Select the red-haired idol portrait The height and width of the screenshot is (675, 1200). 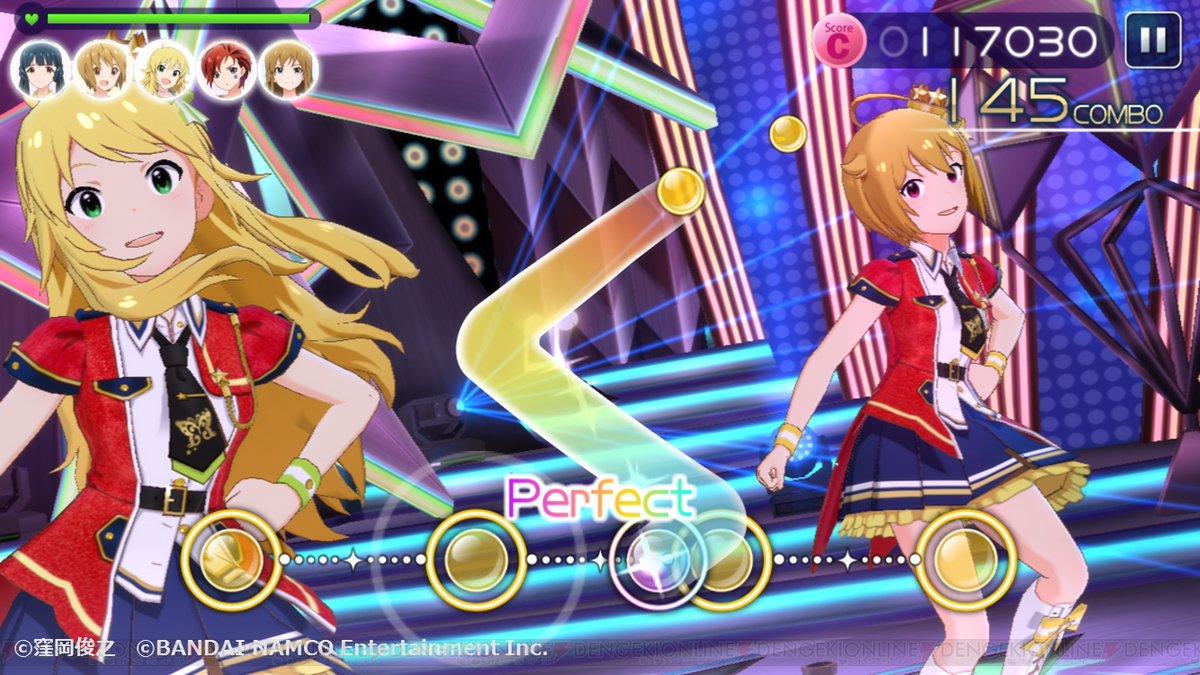pos(225,70)
